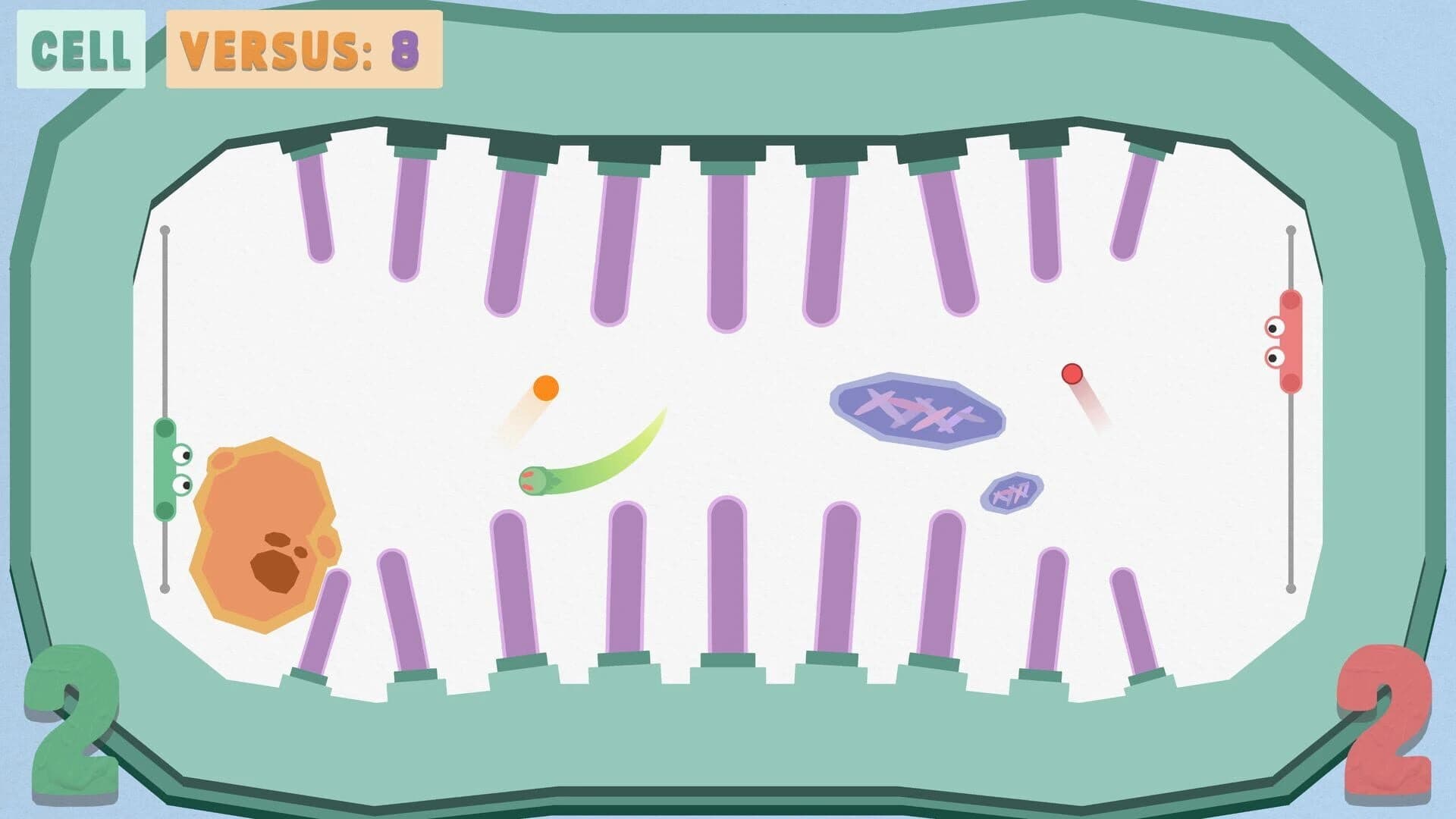Select the green worm creature

535,481
